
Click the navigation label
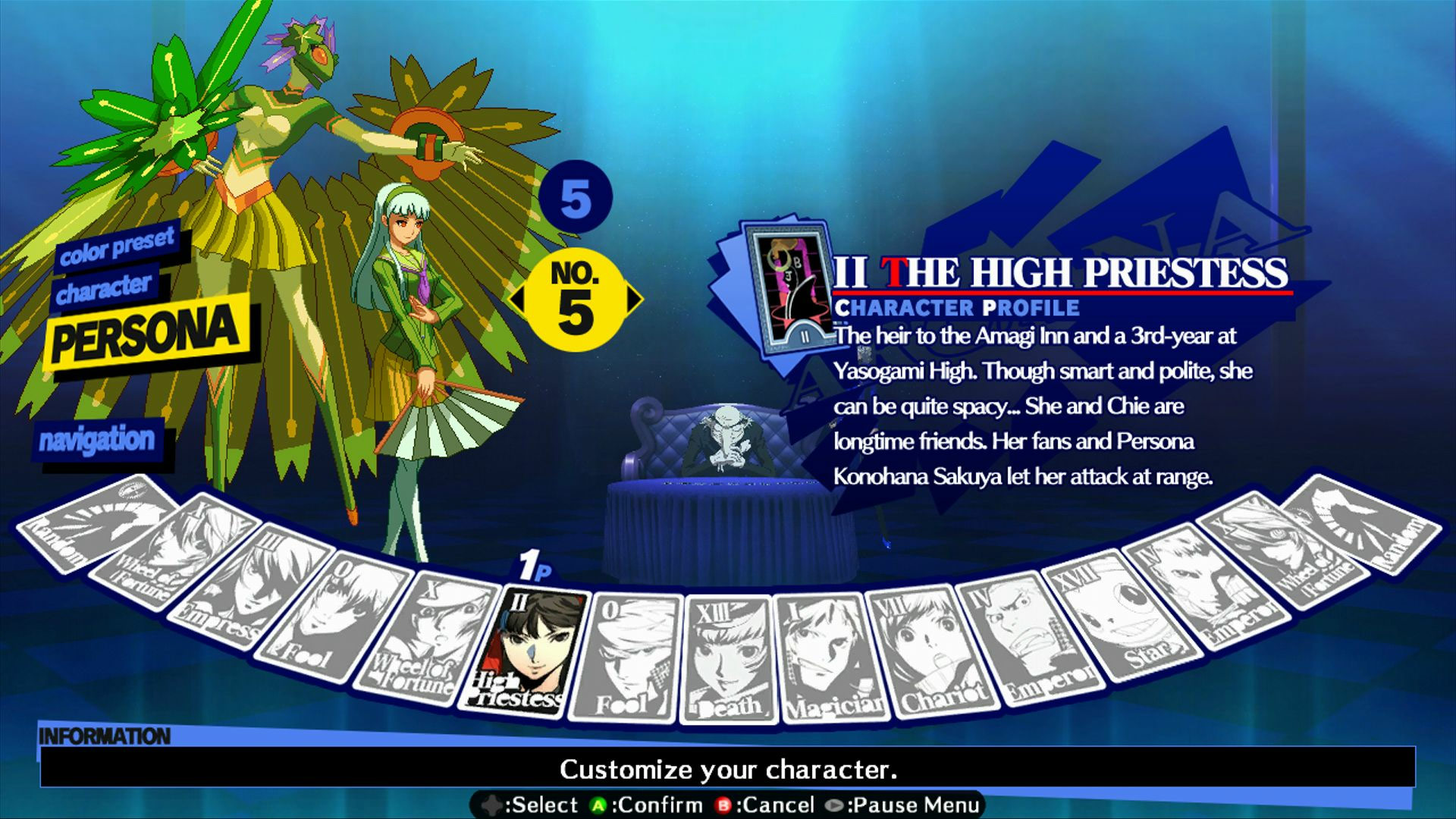pos(99,438)
